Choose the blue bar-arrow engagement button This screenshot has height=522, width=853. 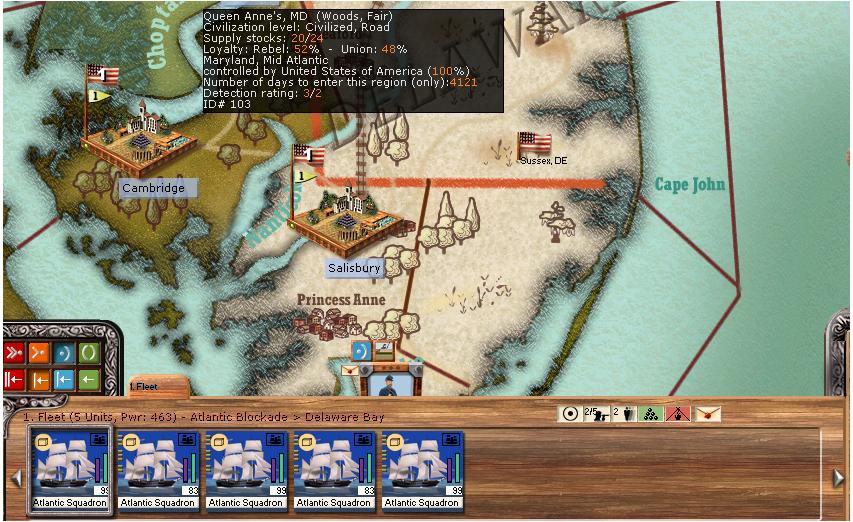pyautogui.click(x=63, y=379)
